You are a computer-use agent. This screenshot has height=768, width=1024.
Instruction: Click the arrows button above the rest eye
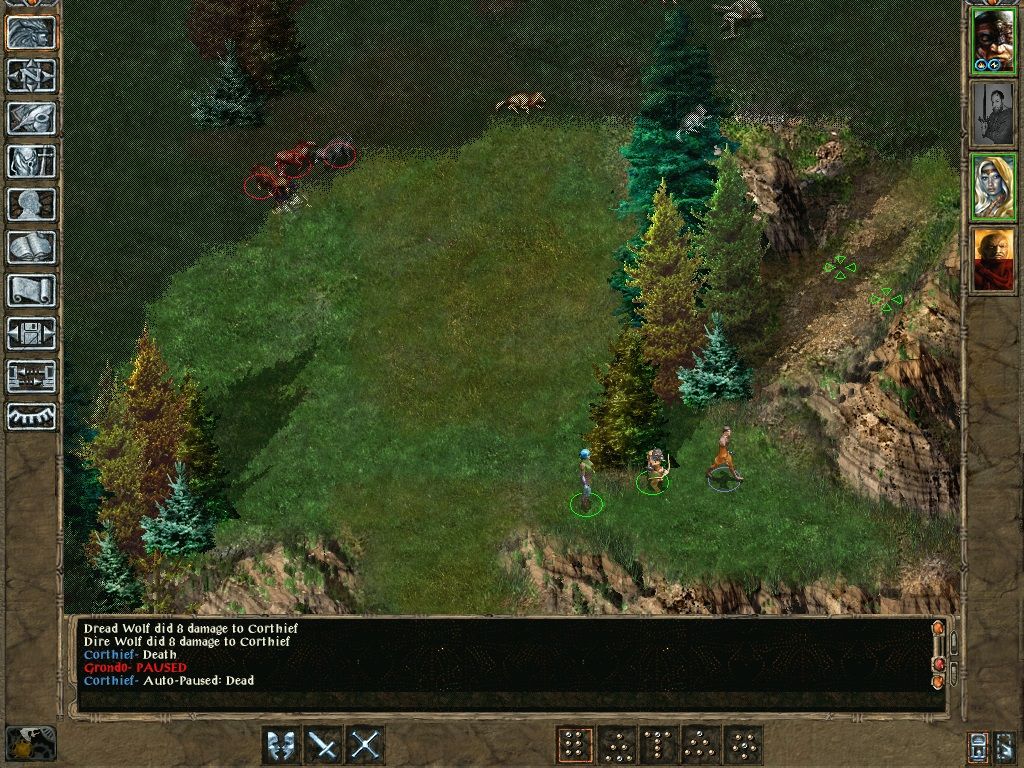[31, 376]
